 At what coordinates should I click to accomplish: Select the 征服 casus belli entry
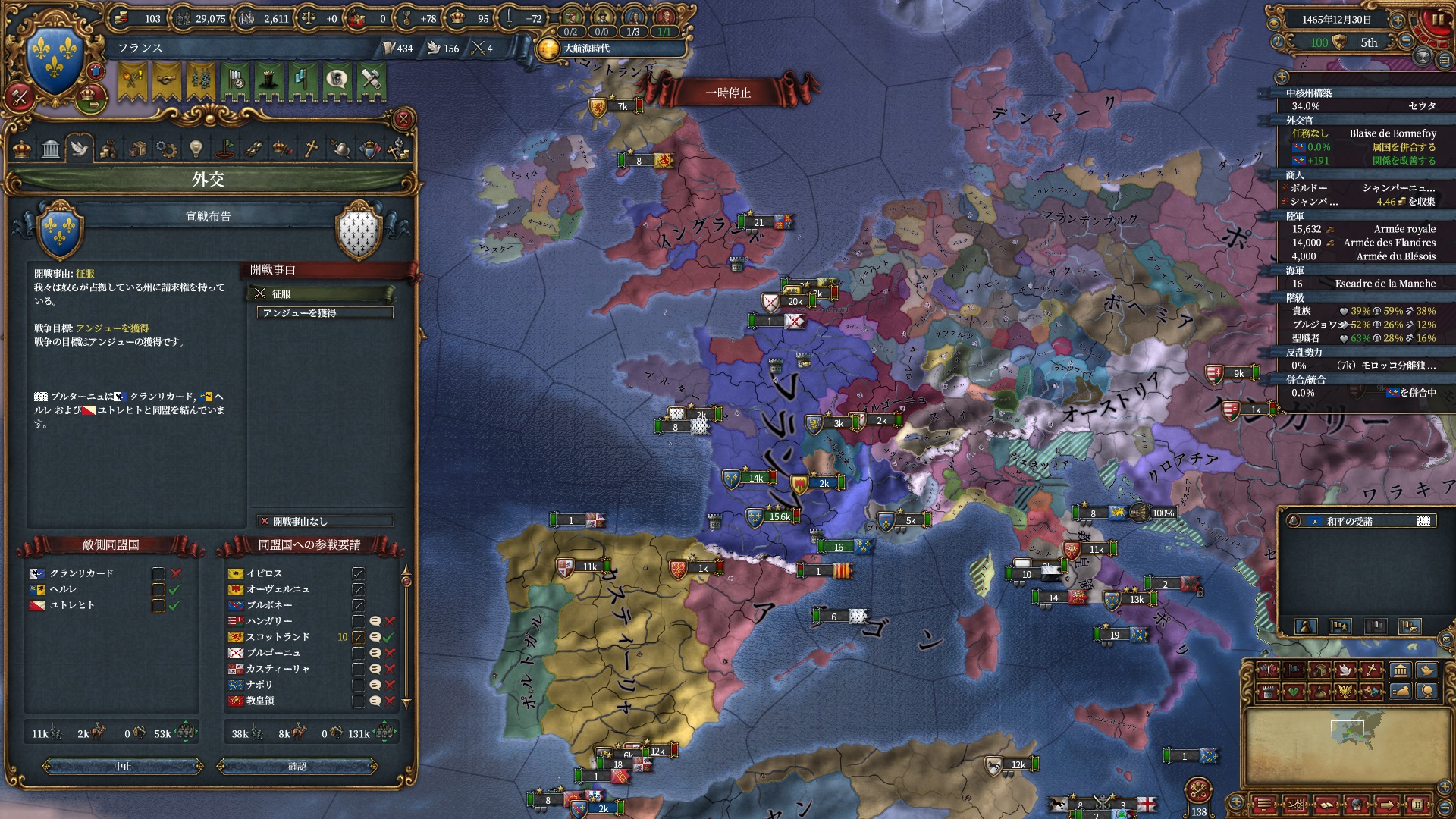[x=322, y=293]
